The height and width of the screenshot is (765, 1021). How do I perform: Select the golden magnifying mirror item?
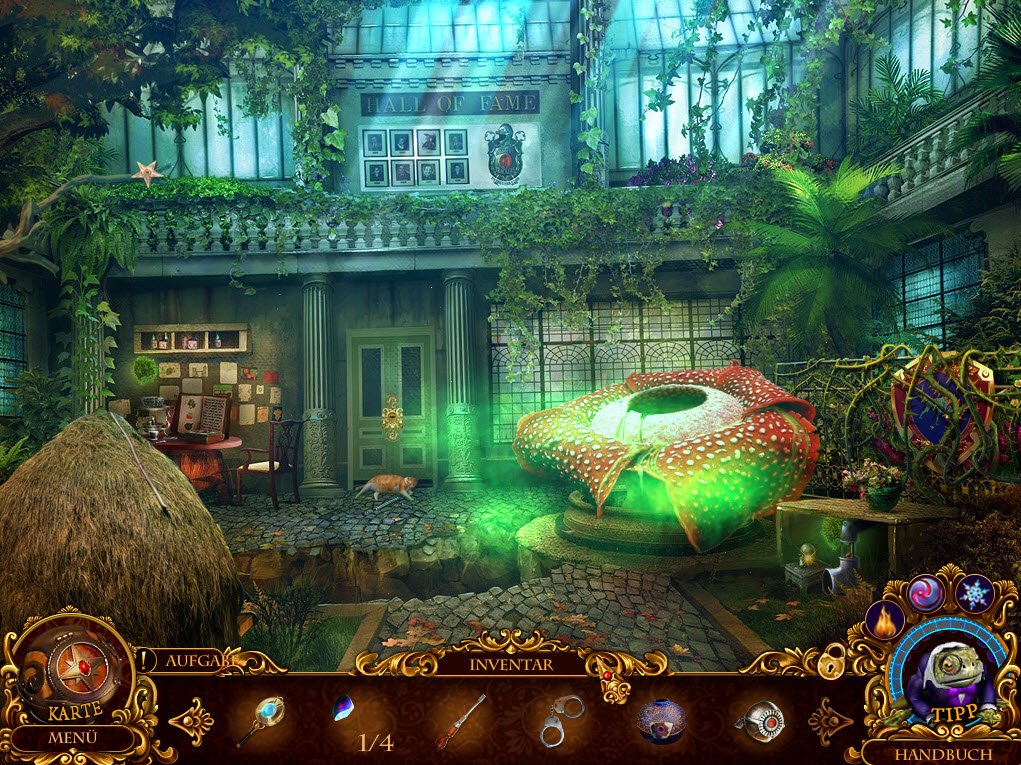(261, 720)
